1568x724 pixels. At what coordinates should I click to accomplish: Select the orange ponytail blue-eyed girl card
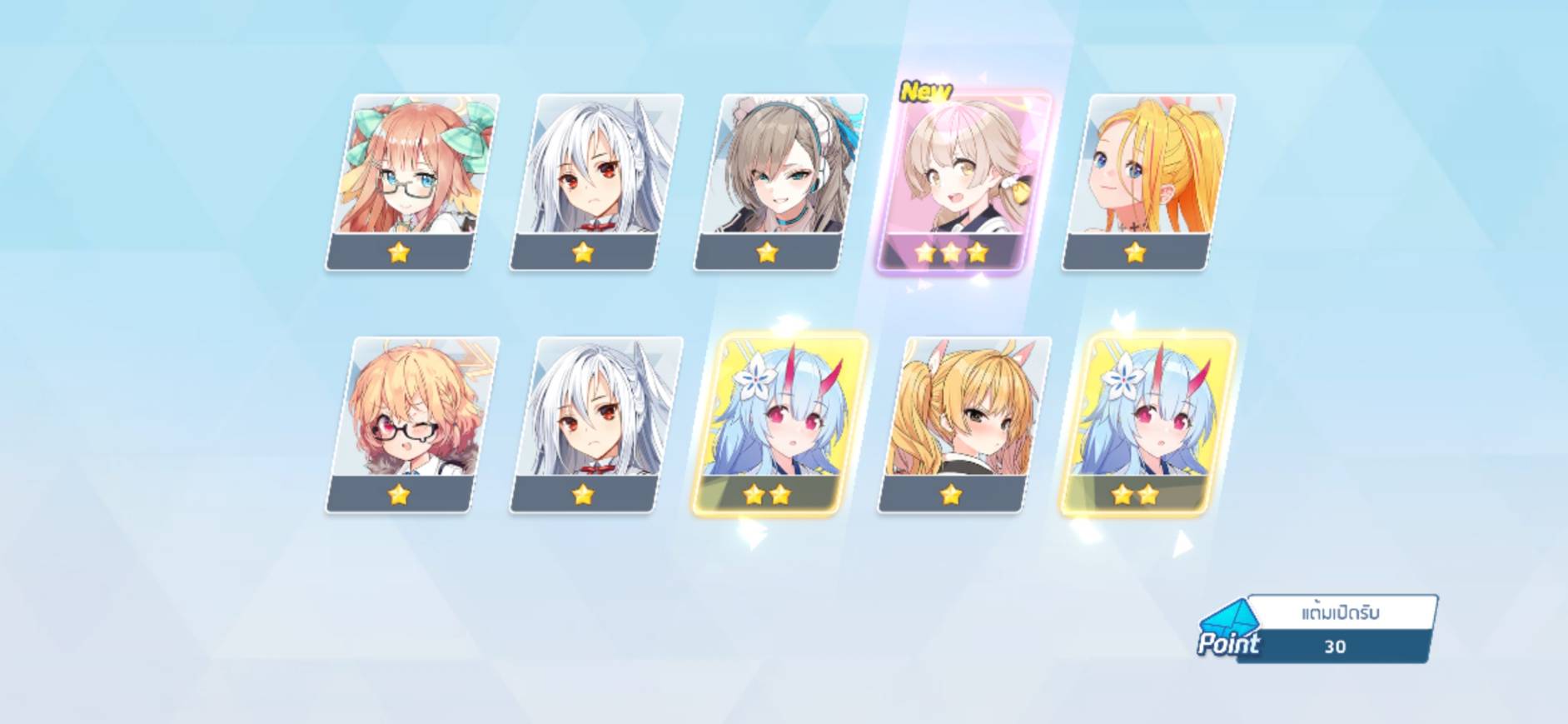pos(1148,182)
